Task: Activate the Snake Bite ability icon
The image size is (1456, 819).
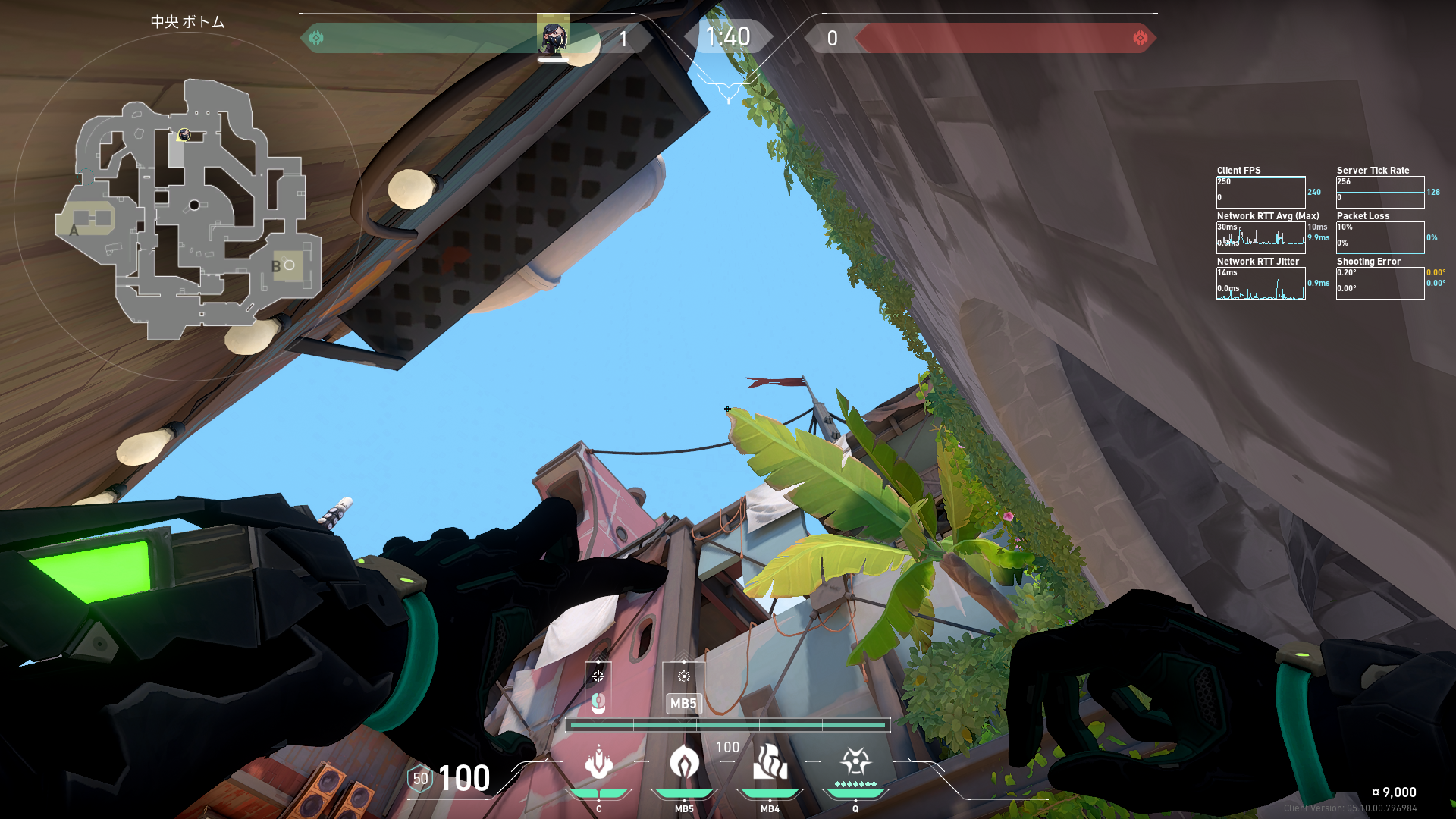Action: click(598, 762)
